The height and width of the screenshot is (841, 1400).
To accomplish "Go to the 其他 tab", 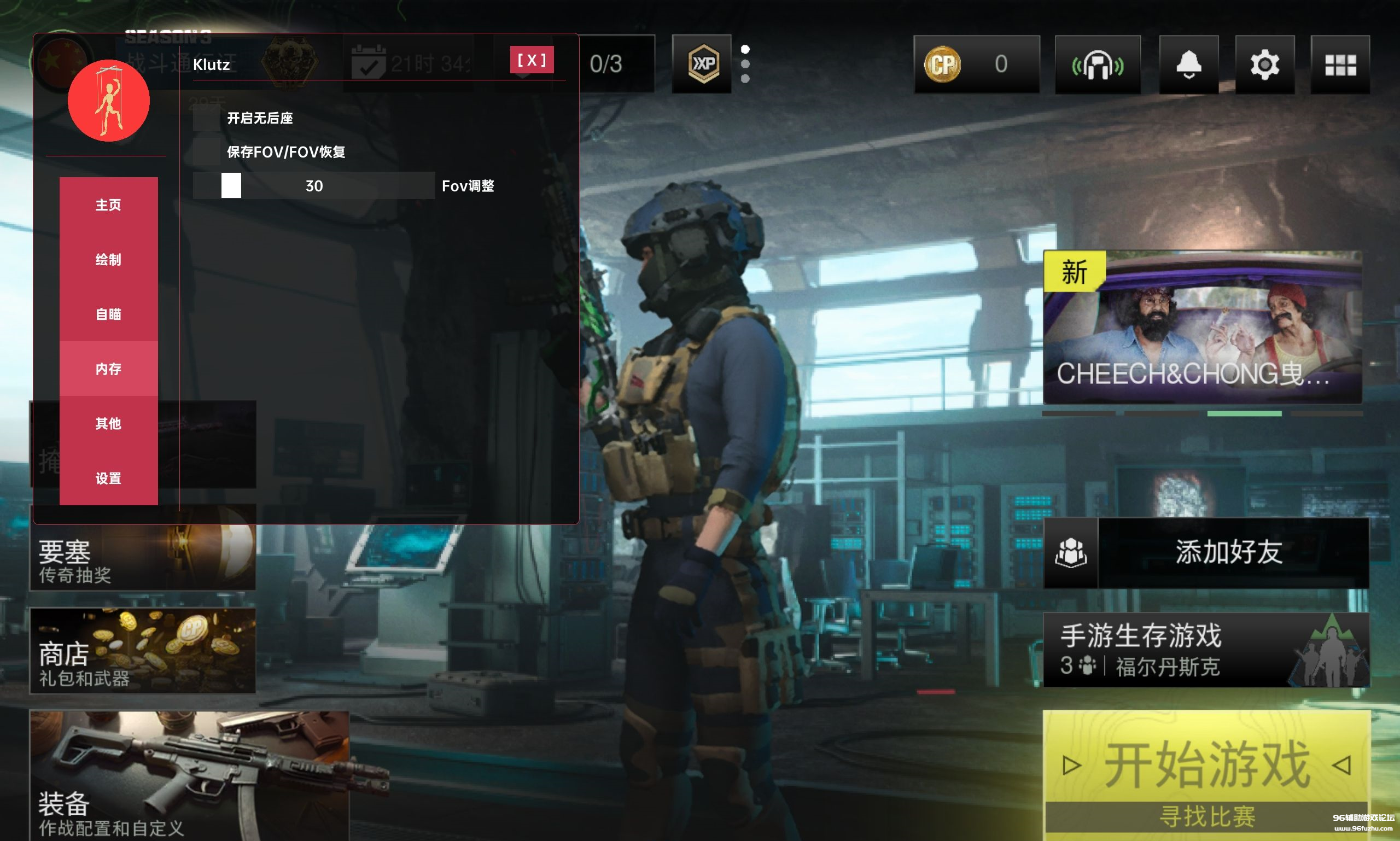I will pos(108,423).
